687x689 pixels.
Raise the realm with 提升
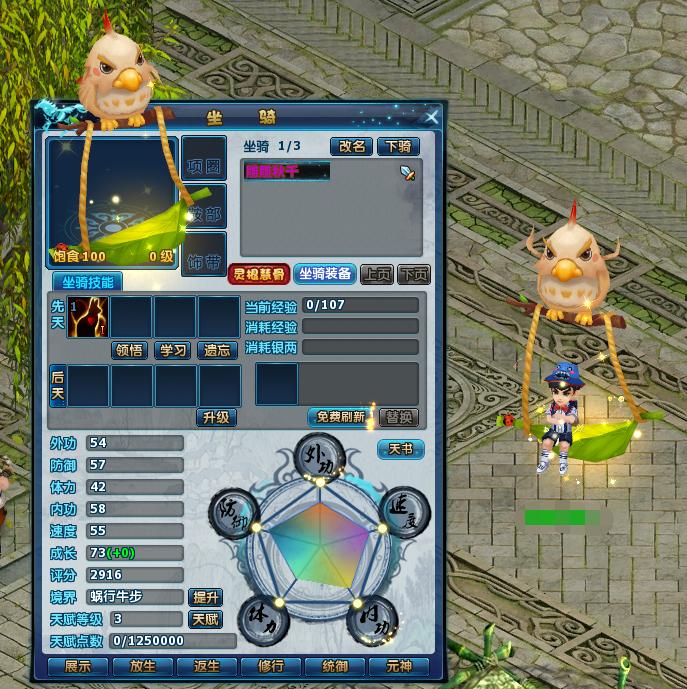coord(205,597)
